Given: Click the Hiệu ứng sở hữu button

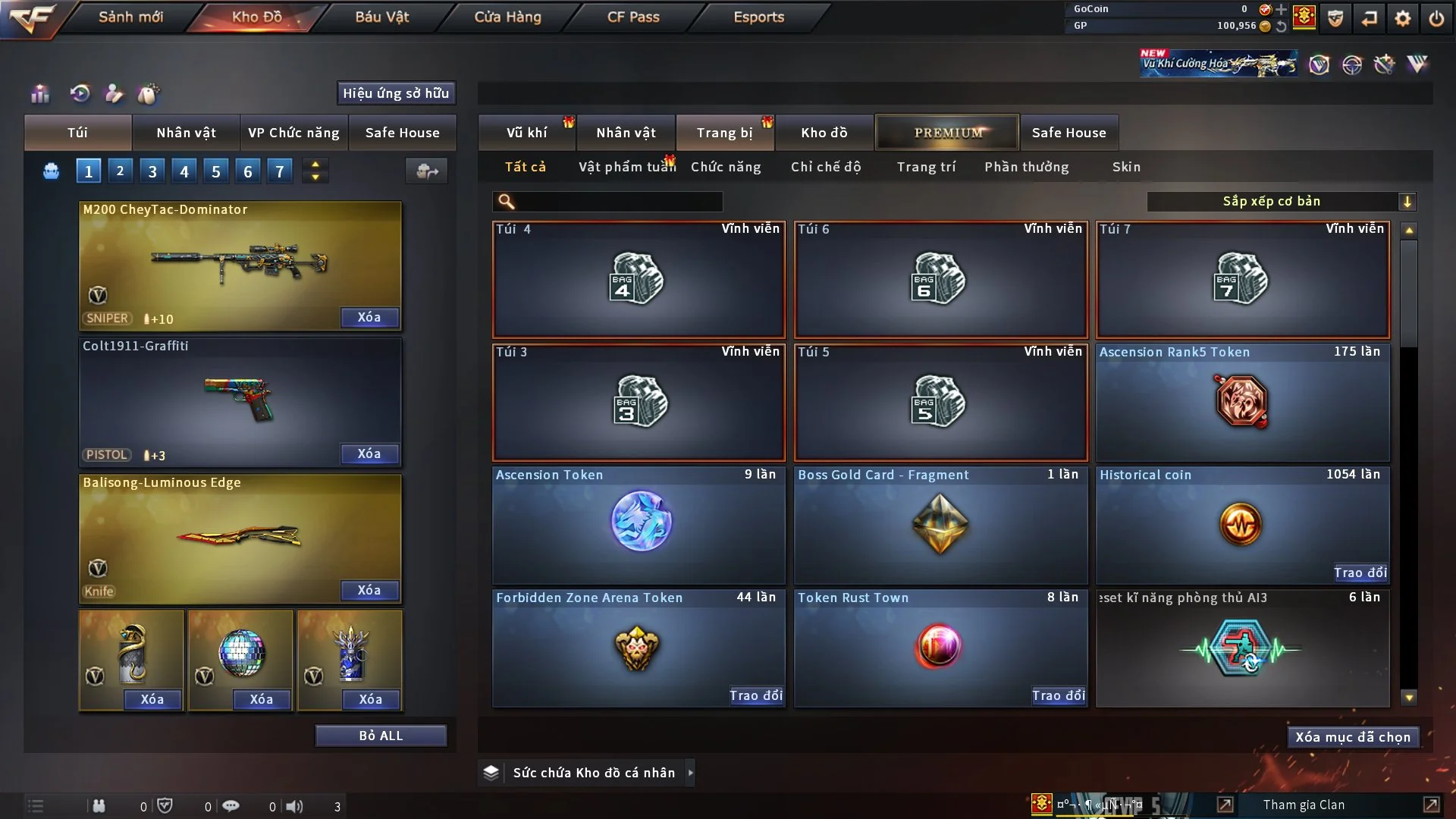Looking at the screenshot, I should coord(396,93).
